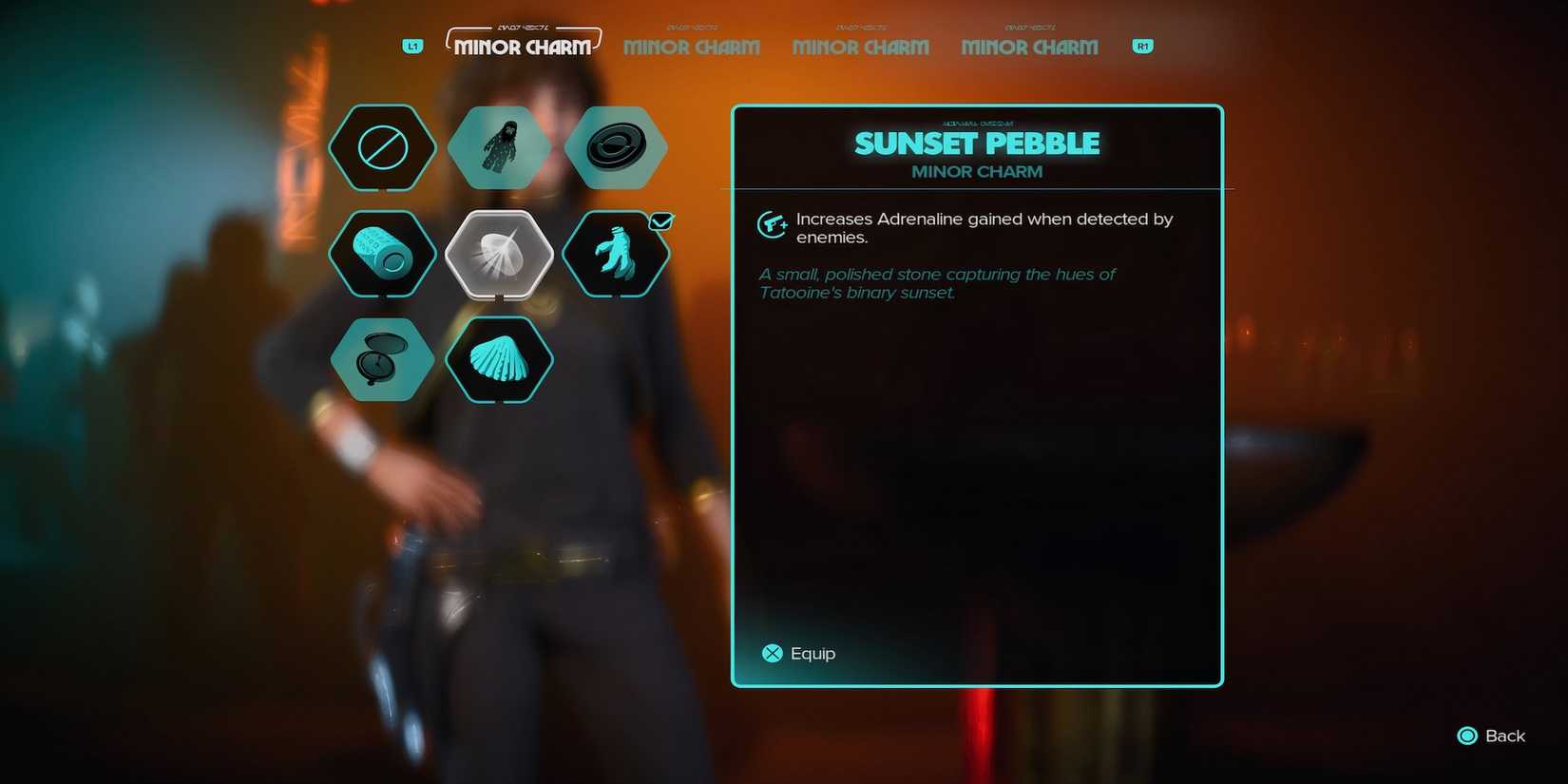
Task: Click the R1 shoulder button prompt
Action: click(1141, 46)
